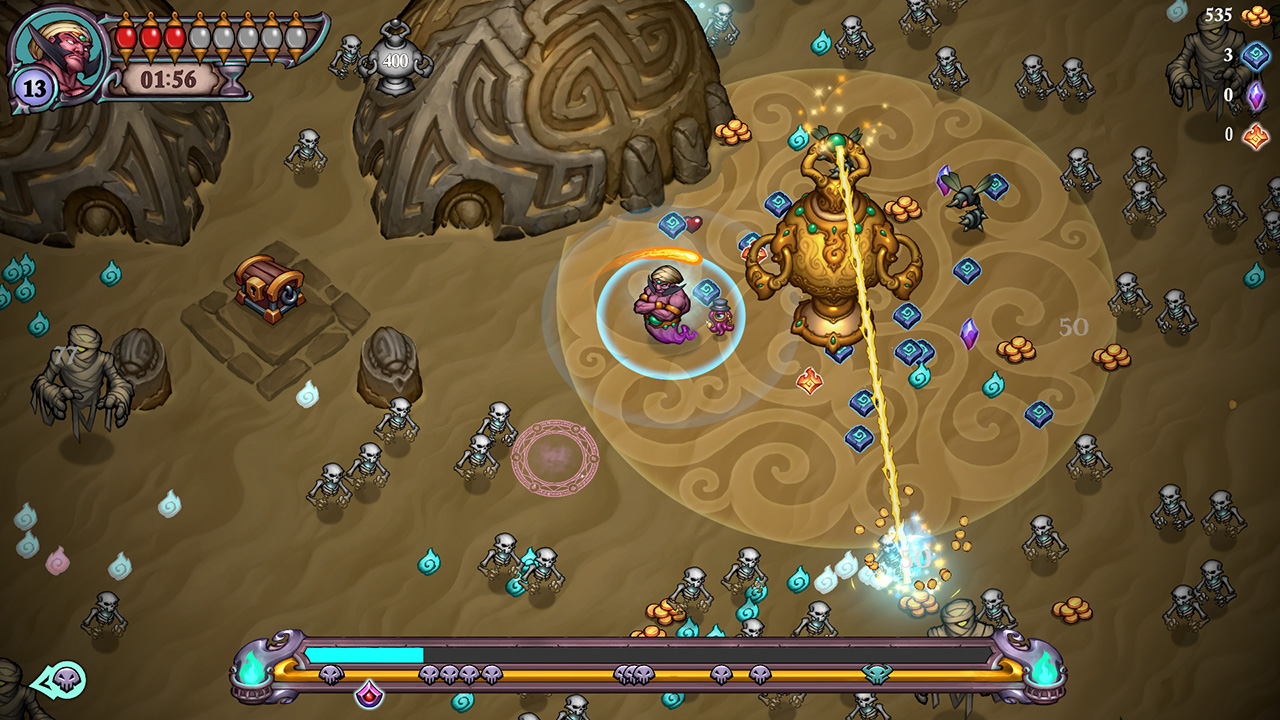Click the purple crystal resource icon

tap(1258, 95)
